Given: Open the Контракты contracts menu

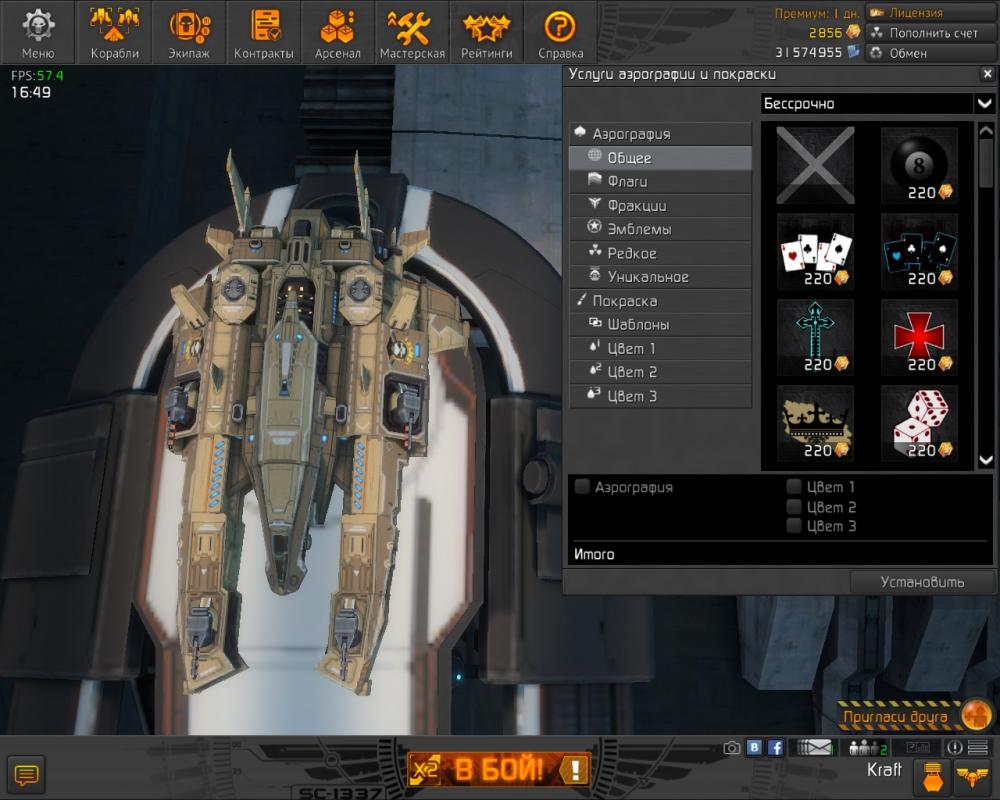Looking at the screenshot, I should 263,32.
